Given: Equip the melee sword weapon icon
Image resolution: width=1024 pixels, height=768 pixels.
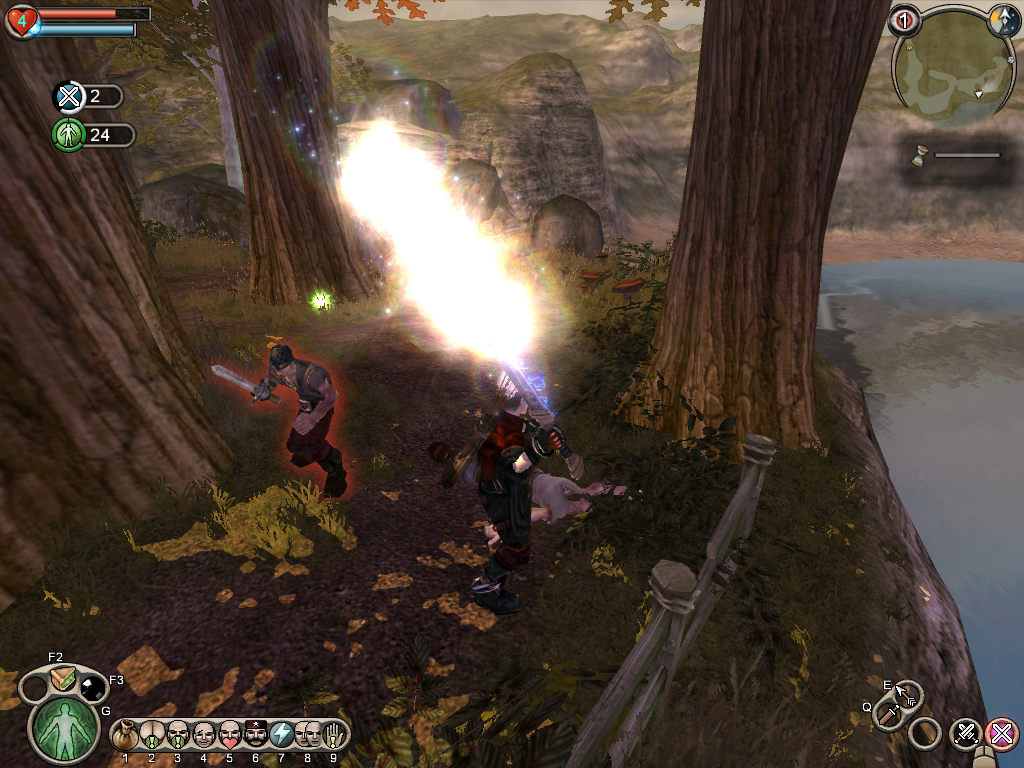Looking at the screenshot, I should click(x=888, y=713).
